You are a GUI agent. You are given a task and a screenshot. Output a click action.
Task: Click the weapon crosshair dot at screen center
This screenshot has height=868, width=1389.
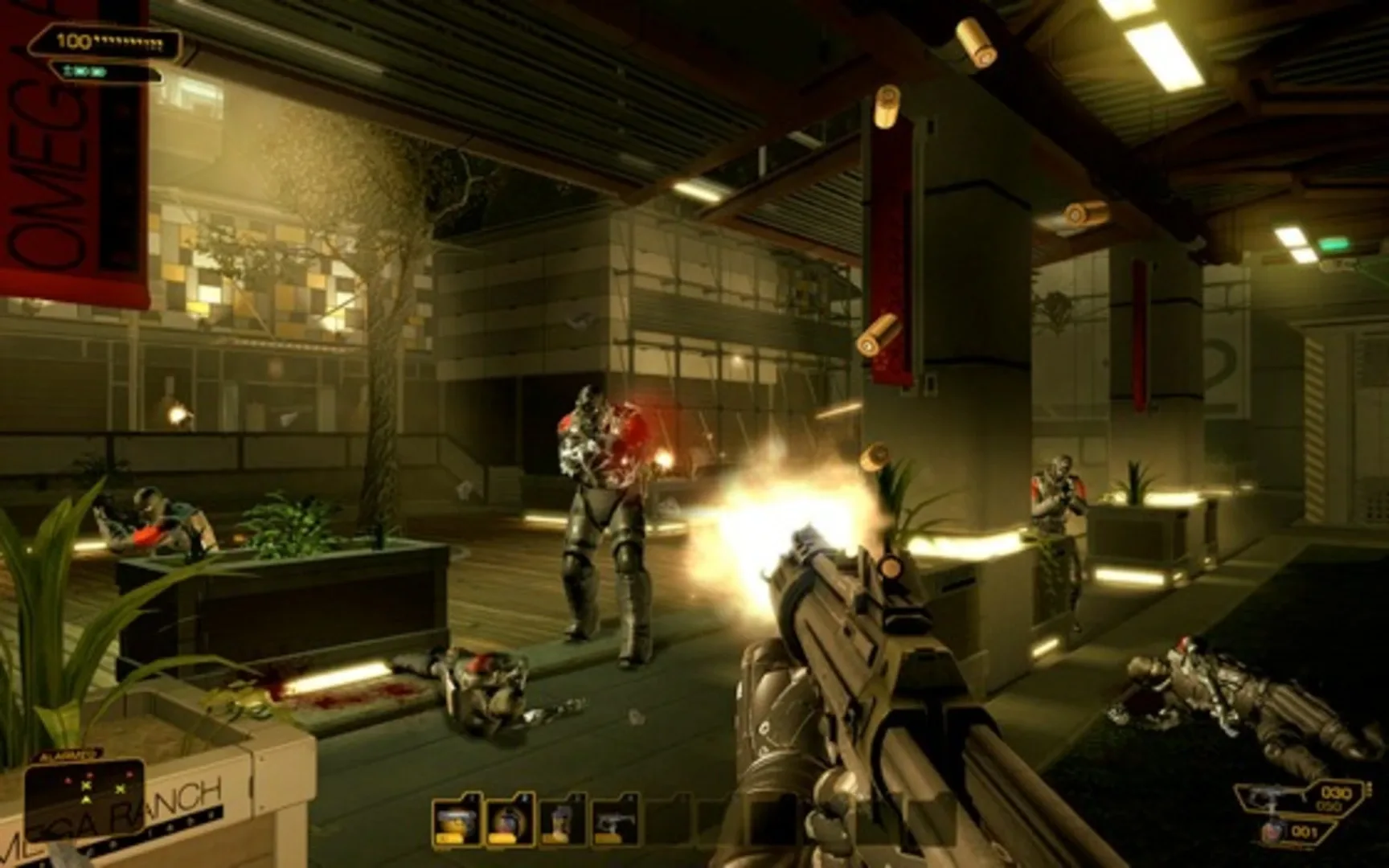[694, 434]
